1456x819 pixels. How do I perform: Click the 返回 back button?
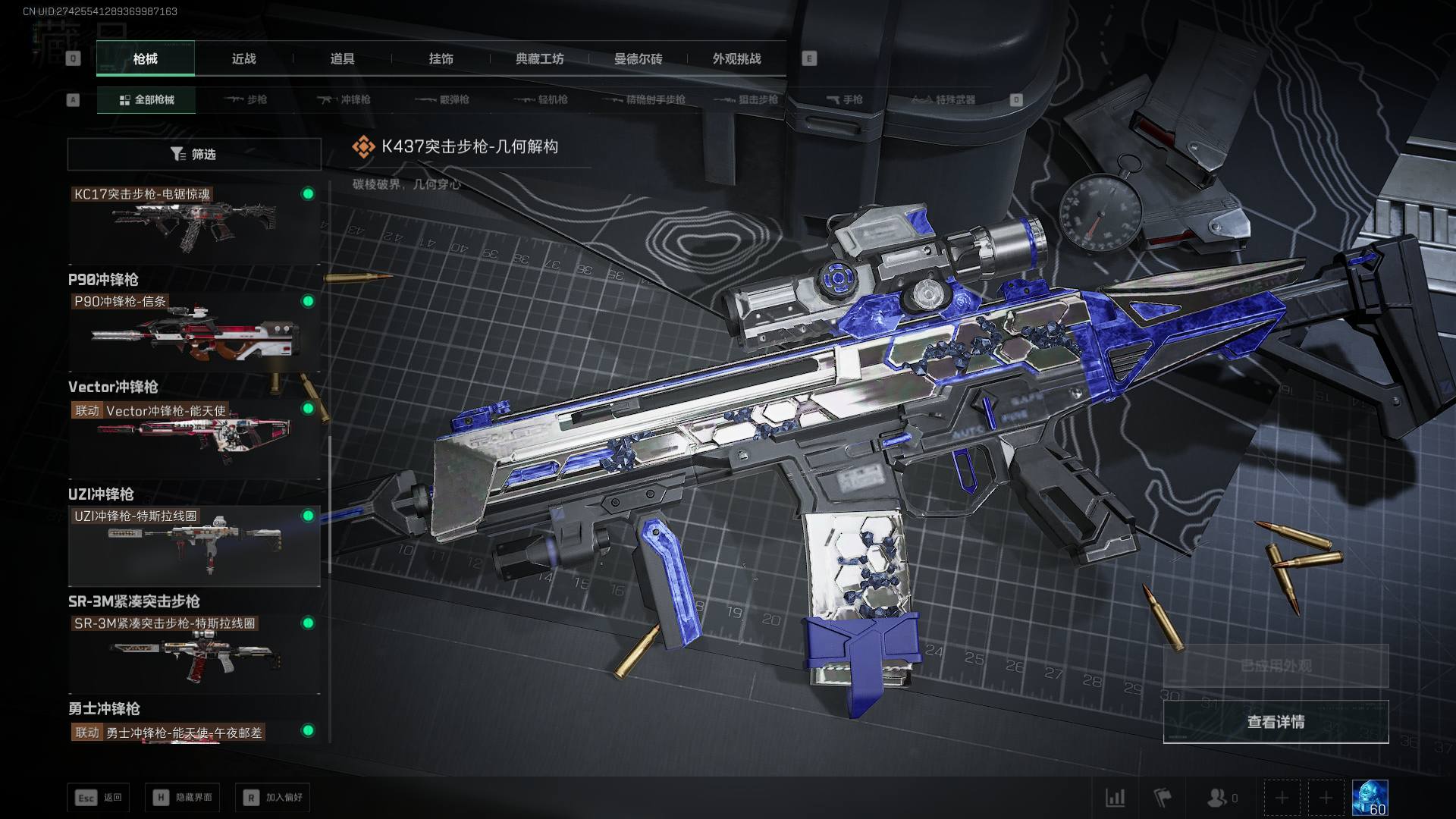pos(98,797)
